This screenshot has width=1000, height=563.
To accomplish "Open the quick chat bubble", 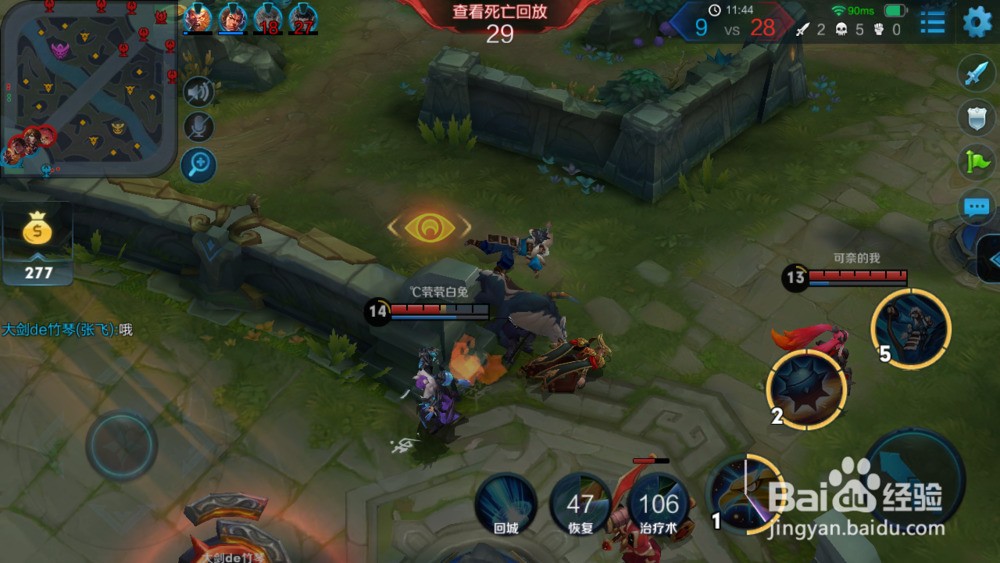I will point(976,207).
